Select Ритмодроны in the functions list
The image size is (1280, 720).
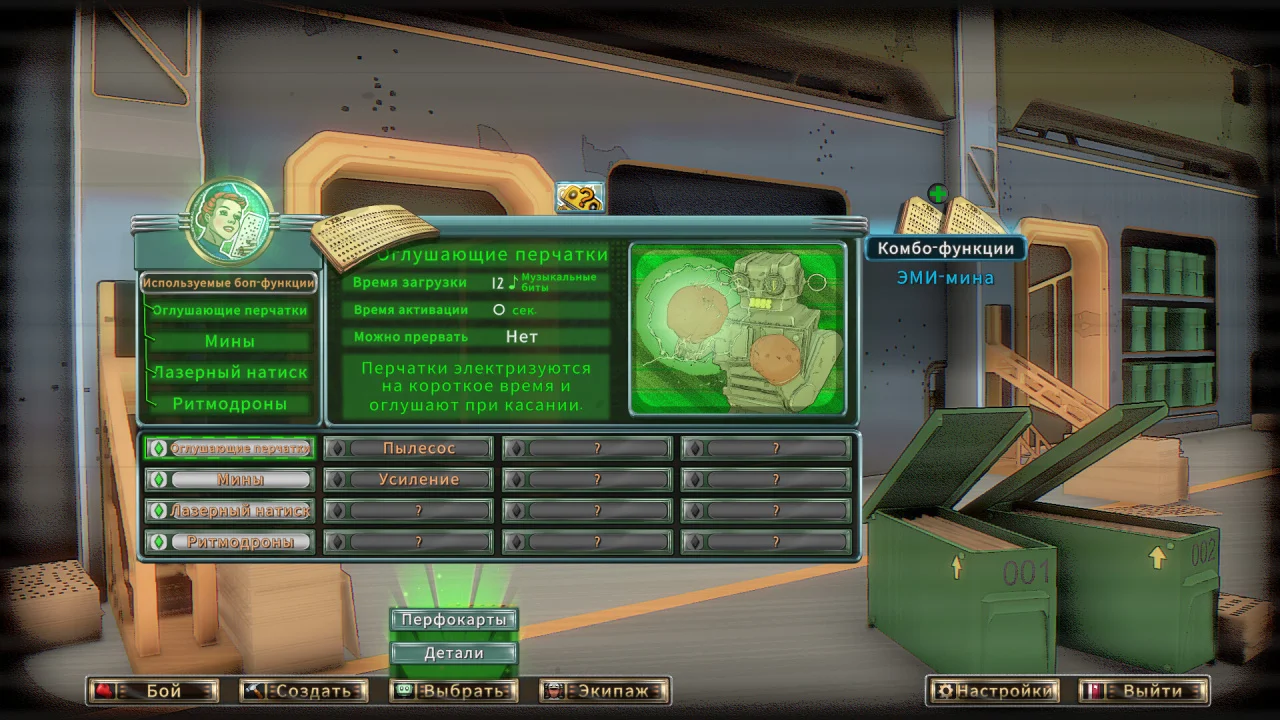tap(230, 404)
